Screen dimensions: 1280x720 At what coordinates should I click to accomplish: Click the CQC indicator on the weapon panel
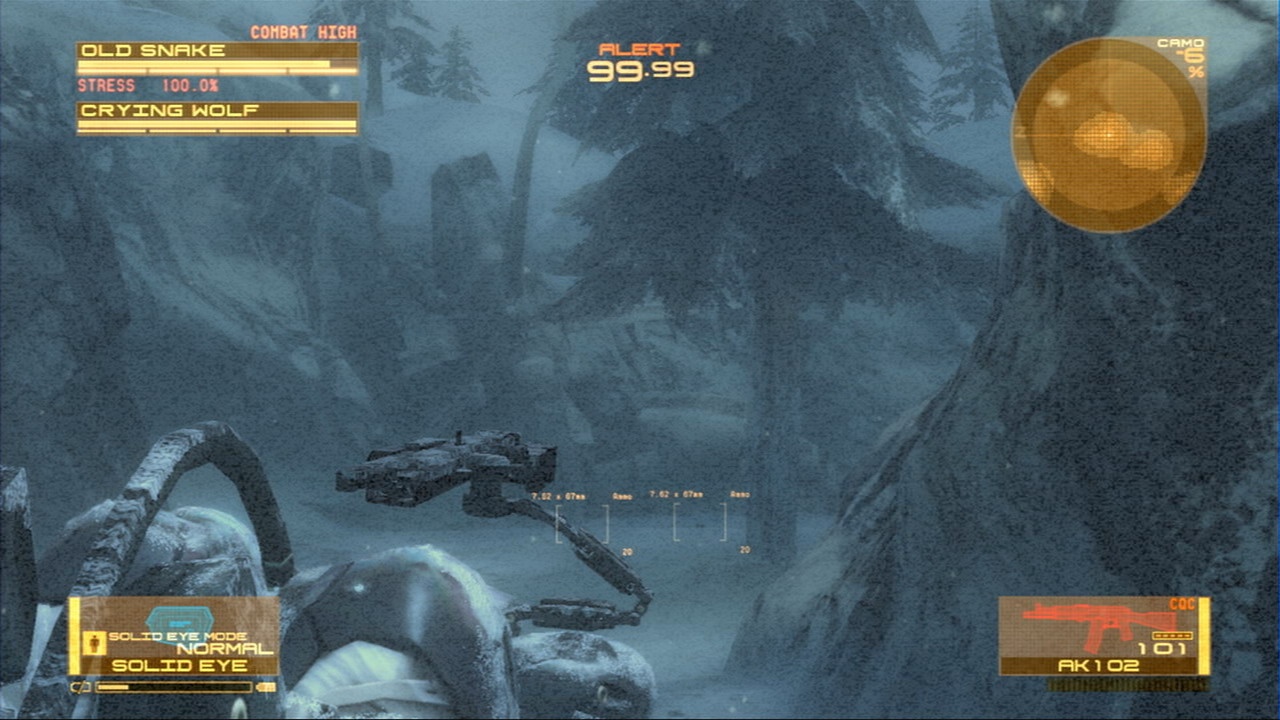[x=1181, y=603]
